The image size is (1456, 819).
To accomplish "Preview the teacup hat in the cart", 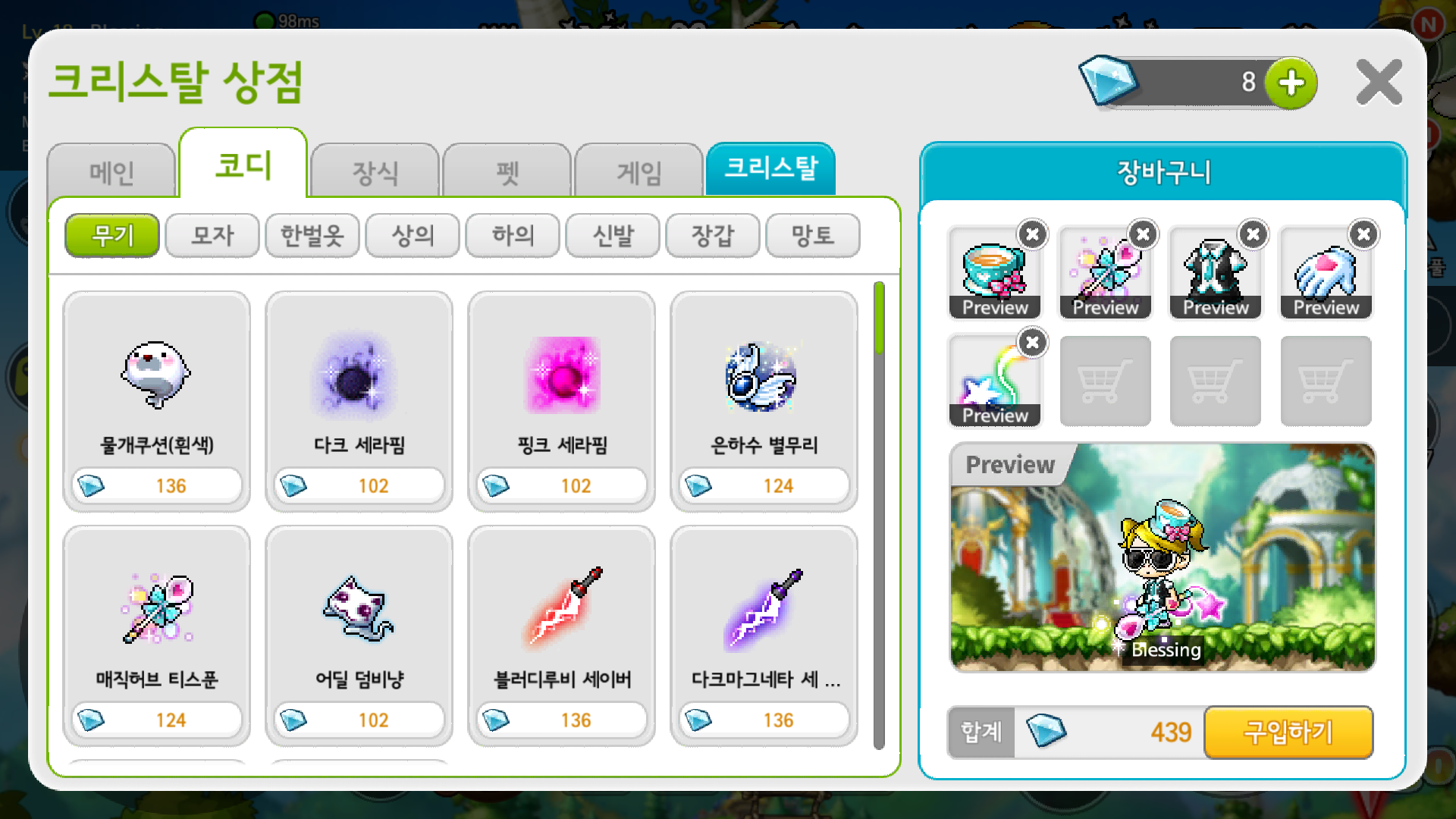I will tap(994, 307).
